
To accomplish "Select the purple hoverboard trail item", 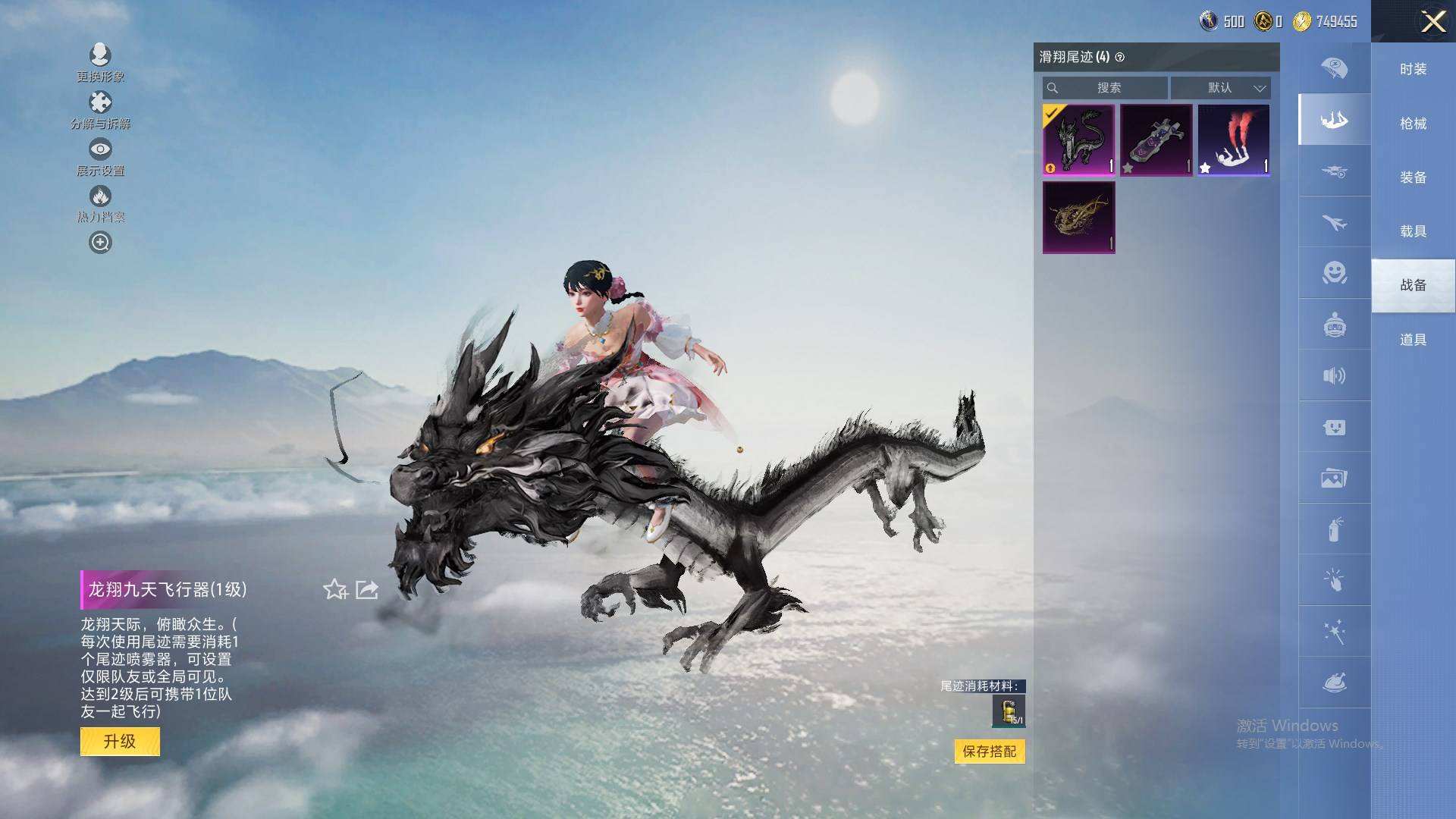I will (x=1156, y=140).
